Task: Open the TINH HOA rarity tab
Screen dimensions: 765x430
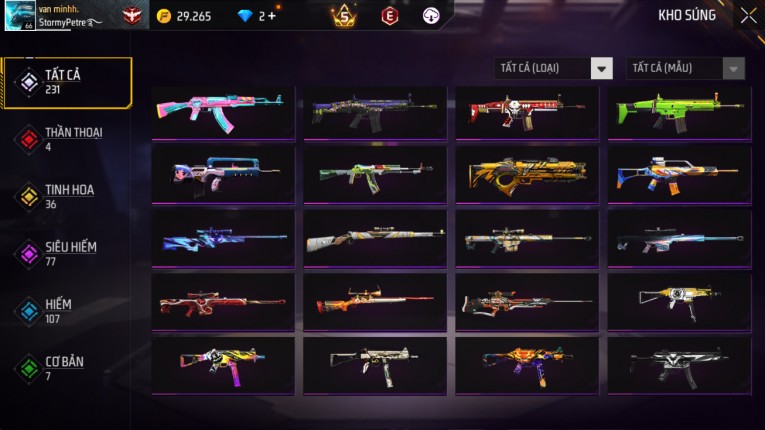Action: point(66,196)
